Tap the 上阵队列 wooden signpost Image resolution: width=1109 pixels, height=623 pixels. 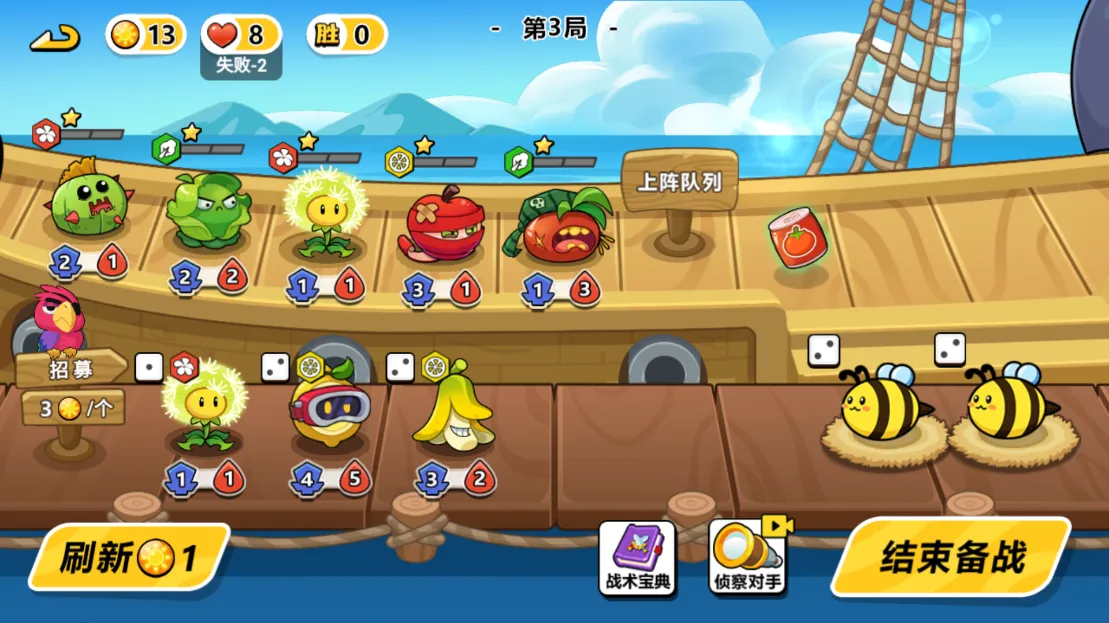point(680,184)
